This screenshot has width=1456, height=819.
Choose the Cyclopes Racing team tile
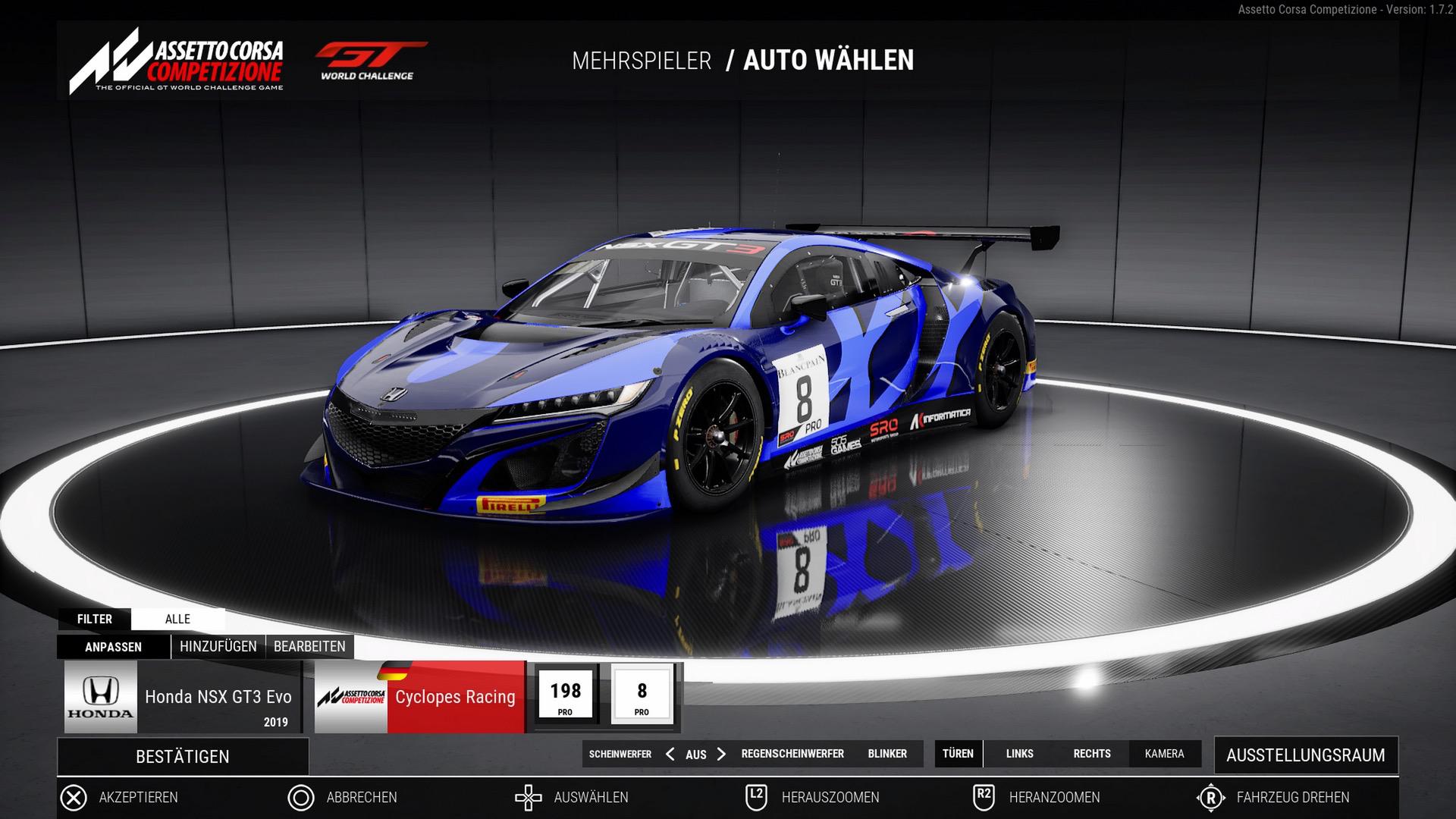[x=419, y=697]
